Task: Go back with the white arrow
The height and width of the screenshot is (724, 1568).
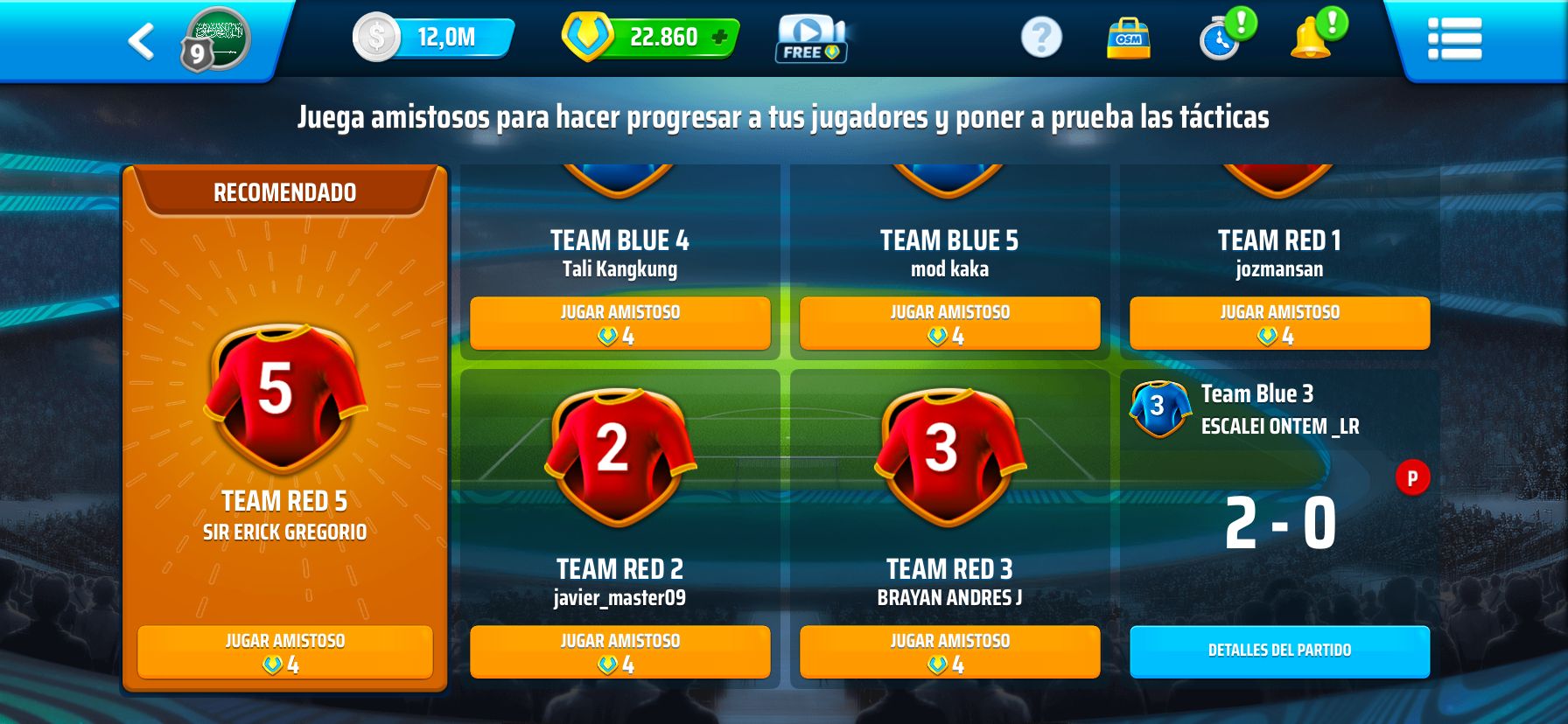Action: pyautogui.click(x=142, y=41)
